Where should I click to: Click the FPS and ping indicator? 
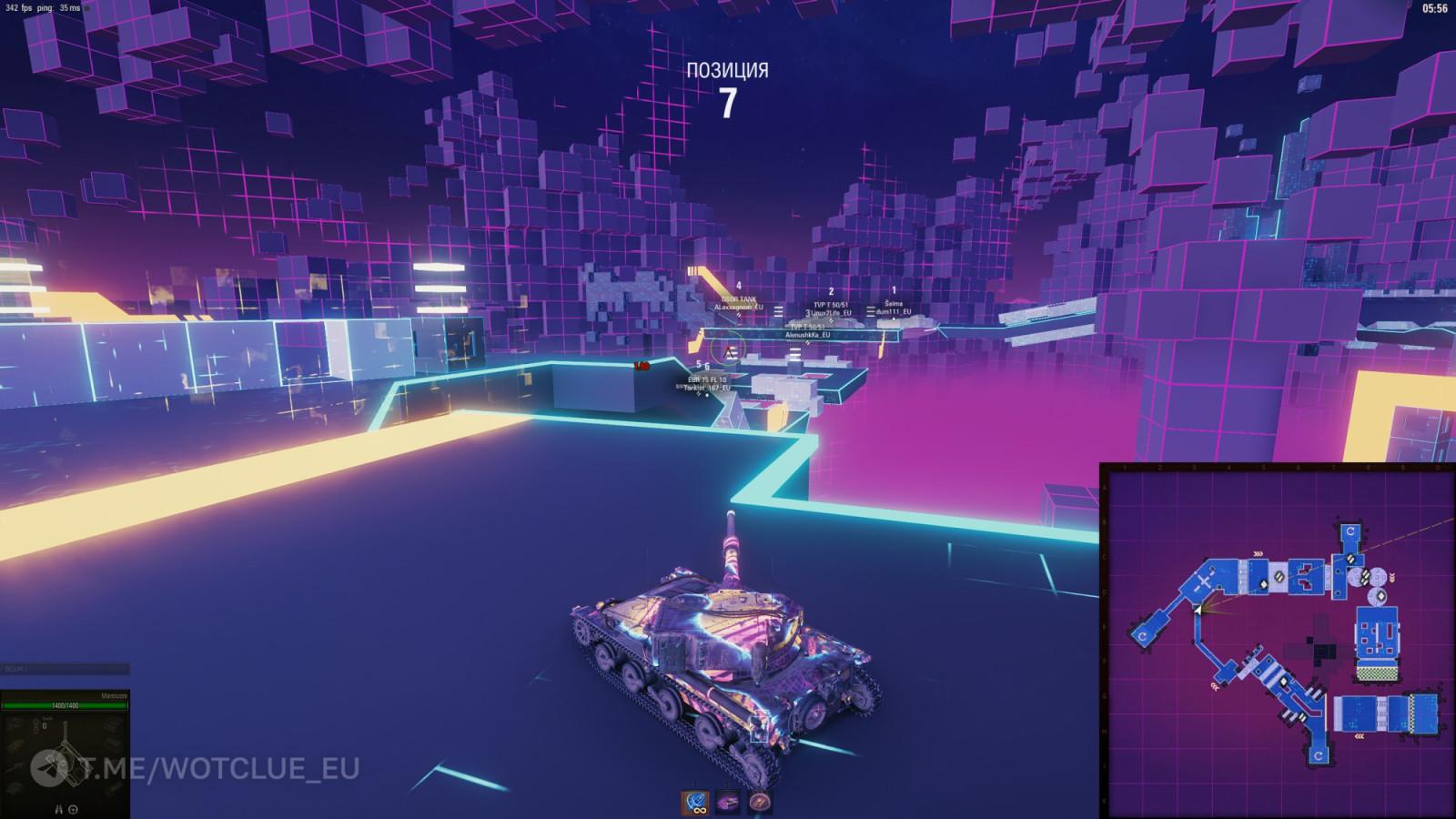point(41,9)
